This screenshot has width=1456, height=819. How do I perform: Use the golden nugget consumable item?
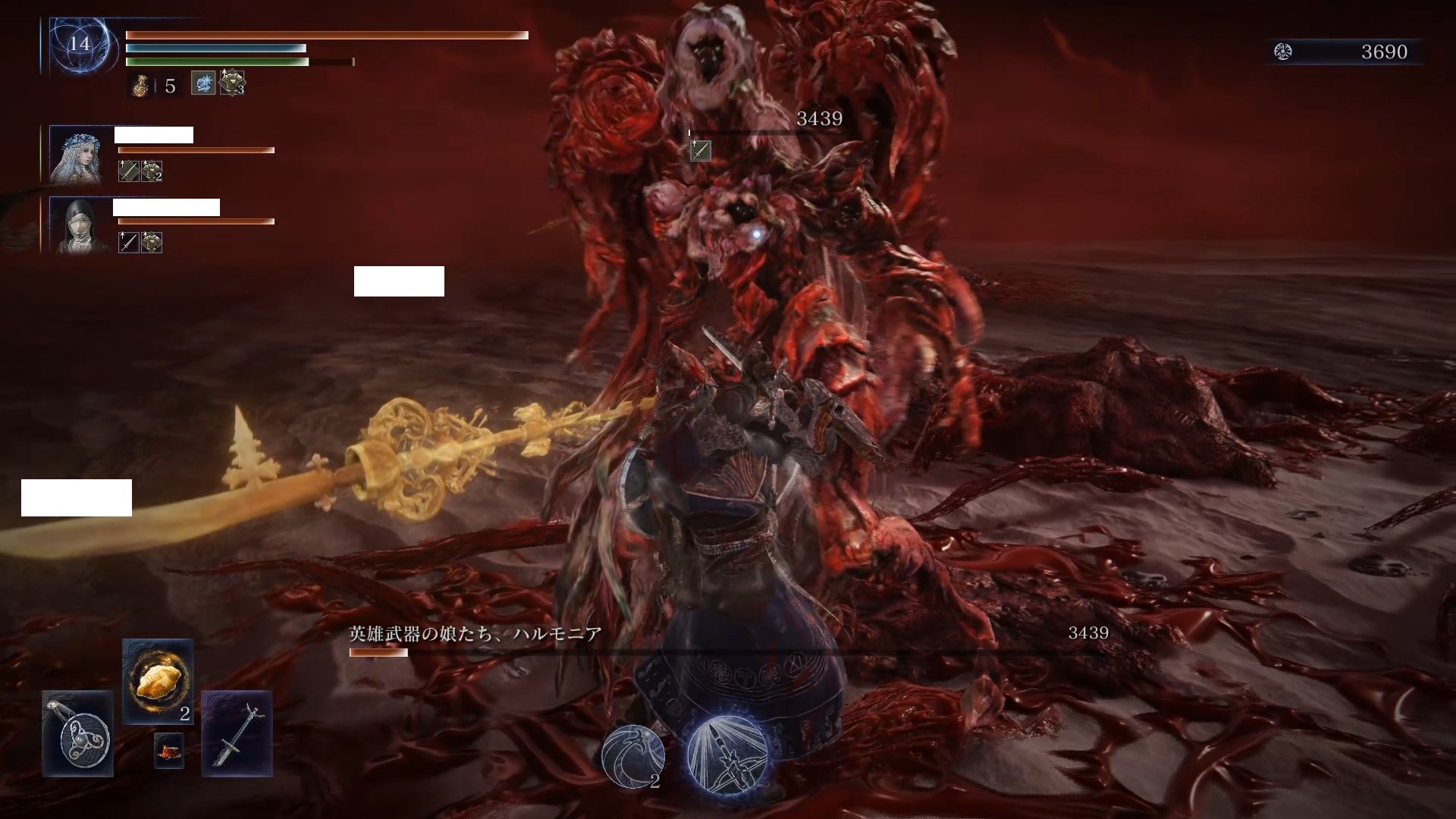[158, 680]
